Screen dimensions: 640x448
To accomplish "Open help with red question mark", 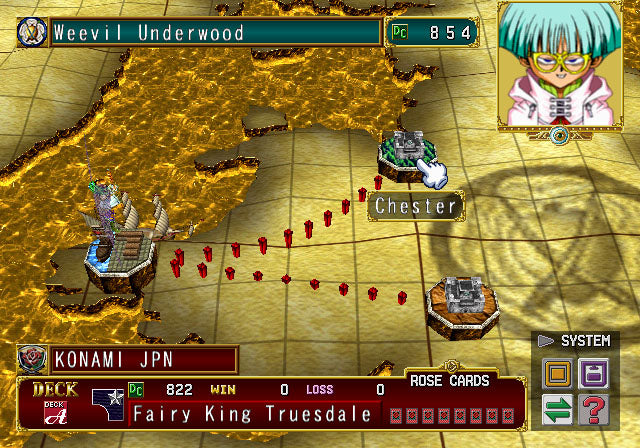I will click(592, 409).
